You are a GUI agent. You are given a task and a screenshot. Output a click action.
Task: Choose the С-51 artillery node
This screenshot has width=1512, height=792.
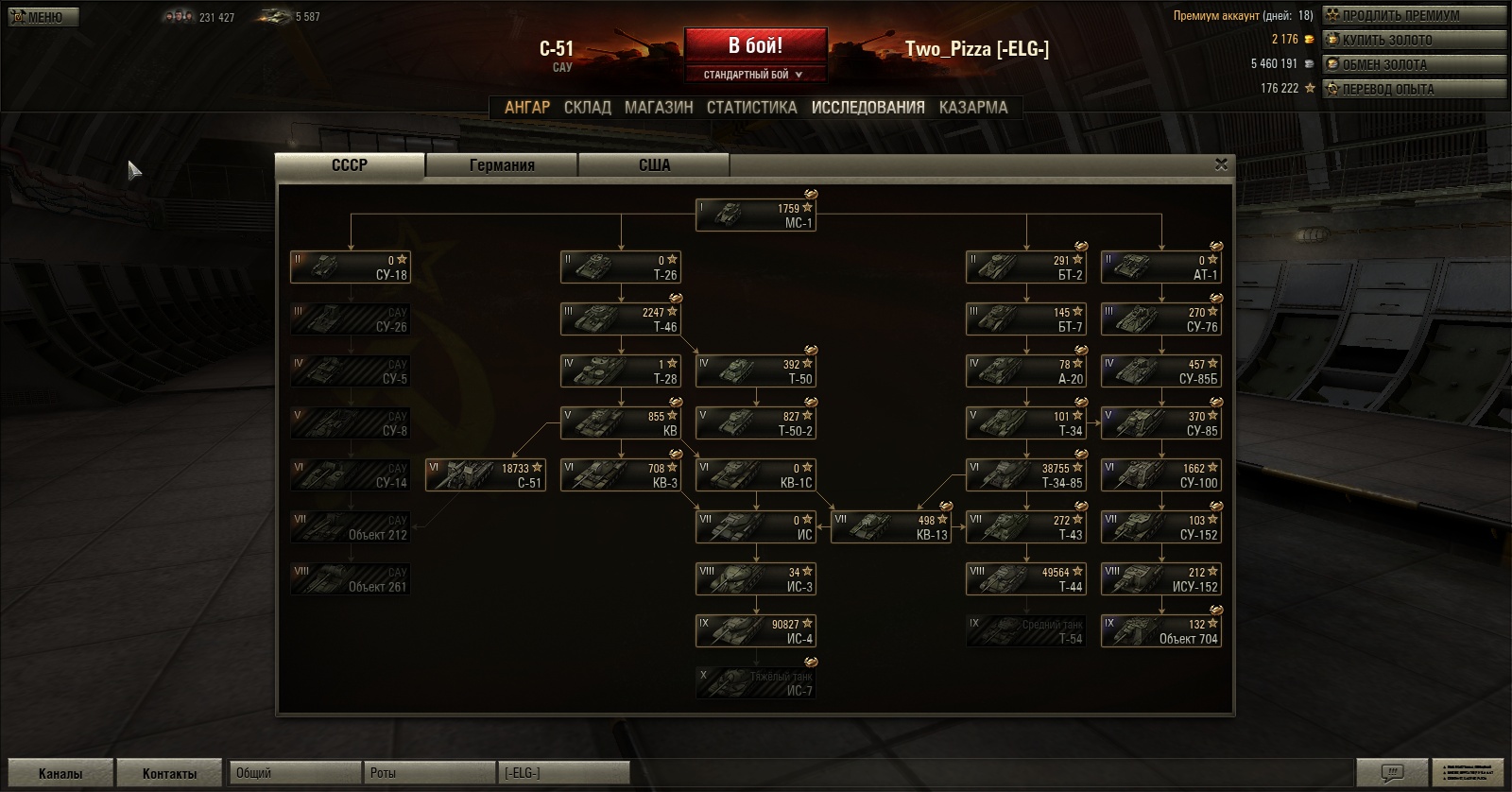pyautogui.click(x=486, y=475)
